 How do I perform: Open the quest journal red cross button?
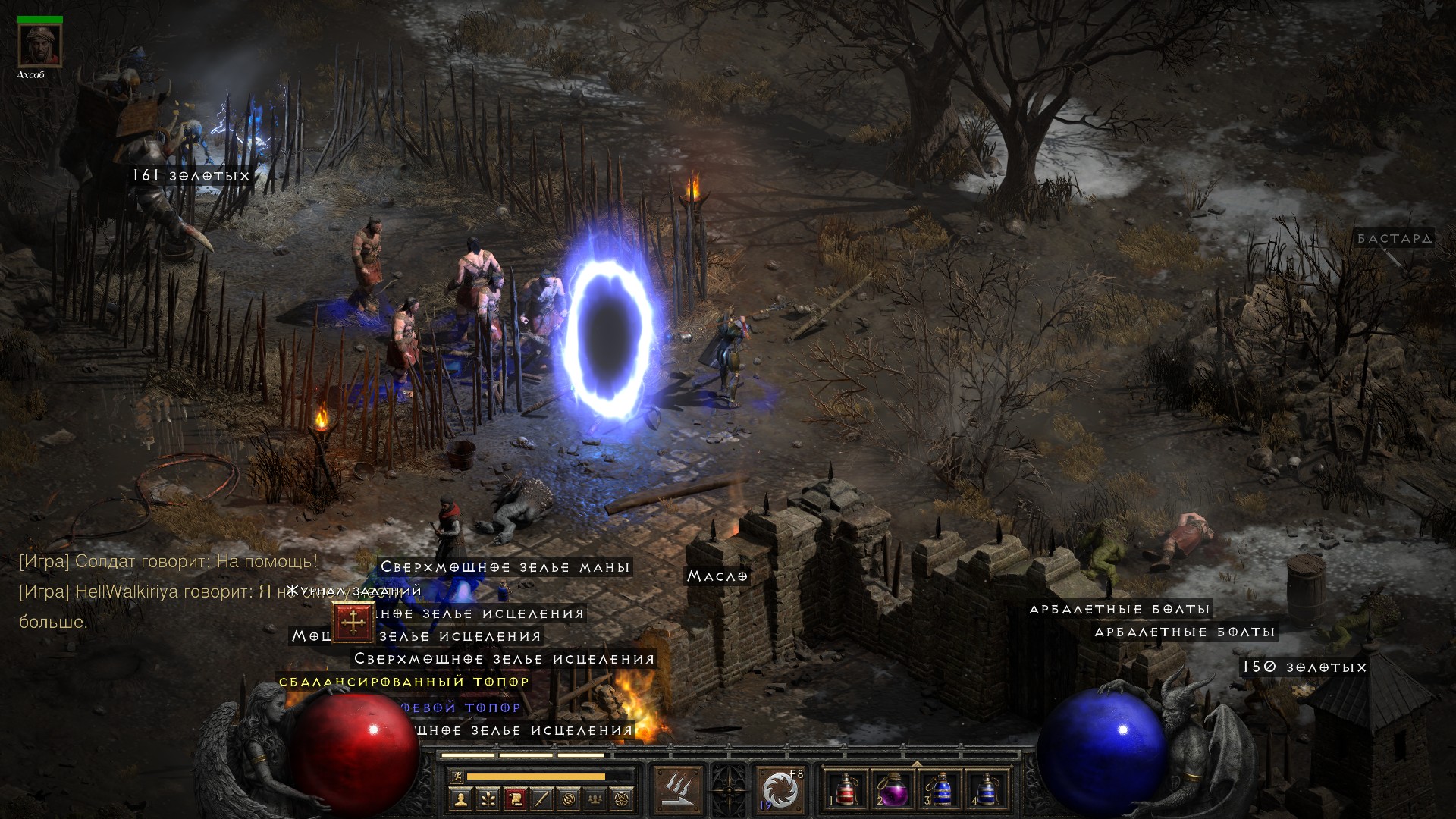click(x=353, y=623)
